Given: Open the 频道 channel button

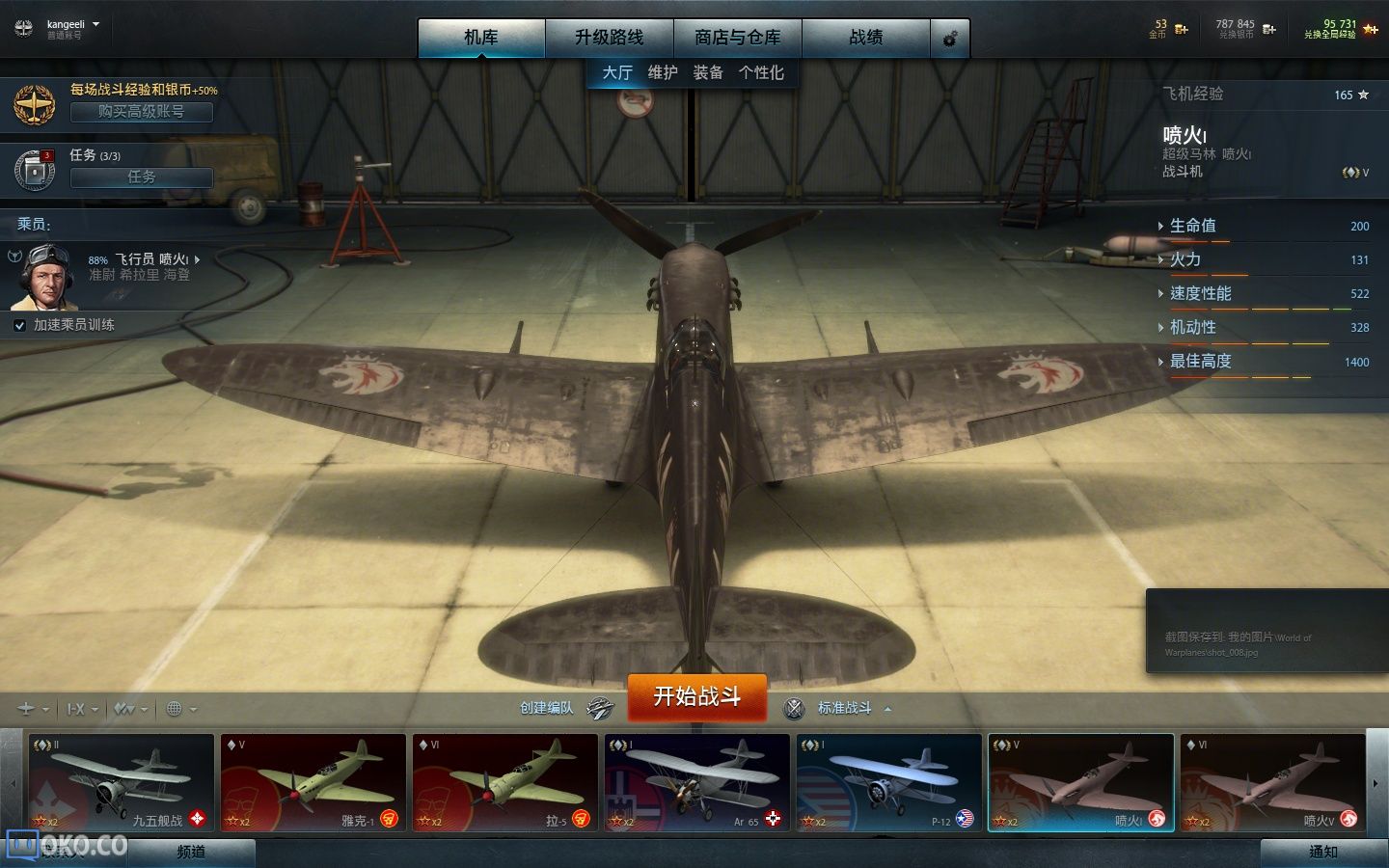Looking at the screenshot, I should click(x=191, y=852).
